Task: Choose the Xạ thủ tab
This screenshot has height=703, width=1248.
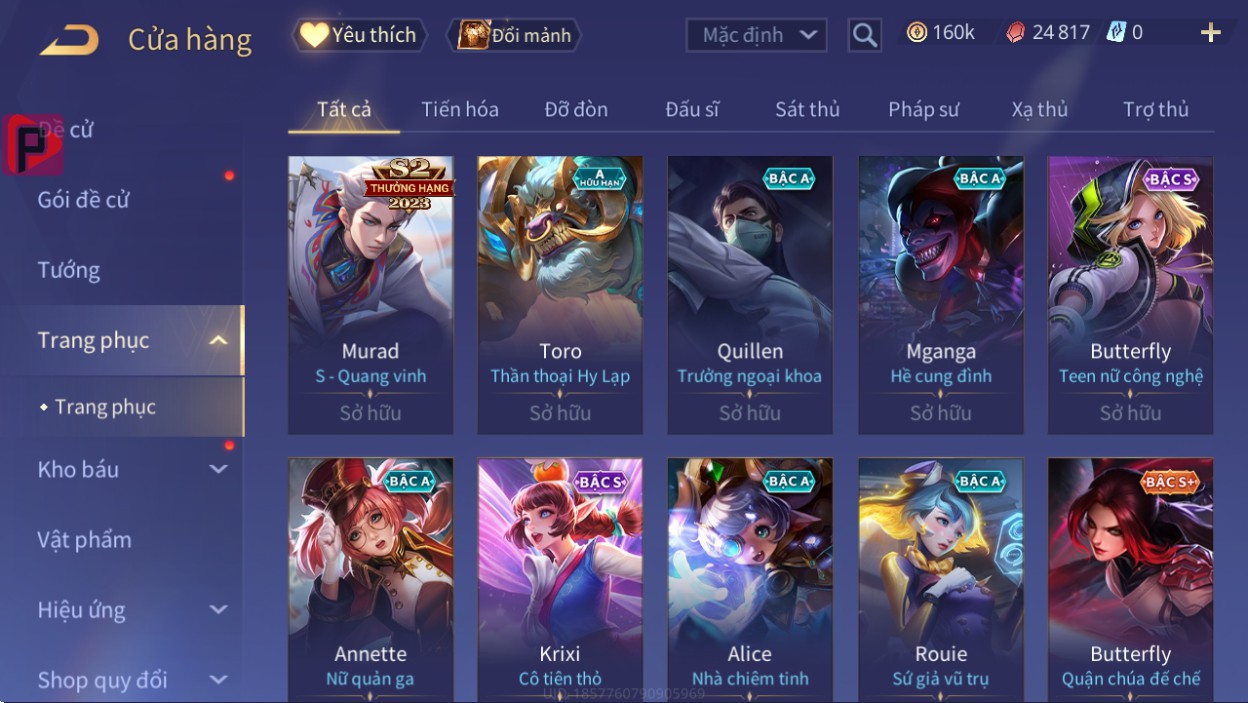Action: (1040, 109)
